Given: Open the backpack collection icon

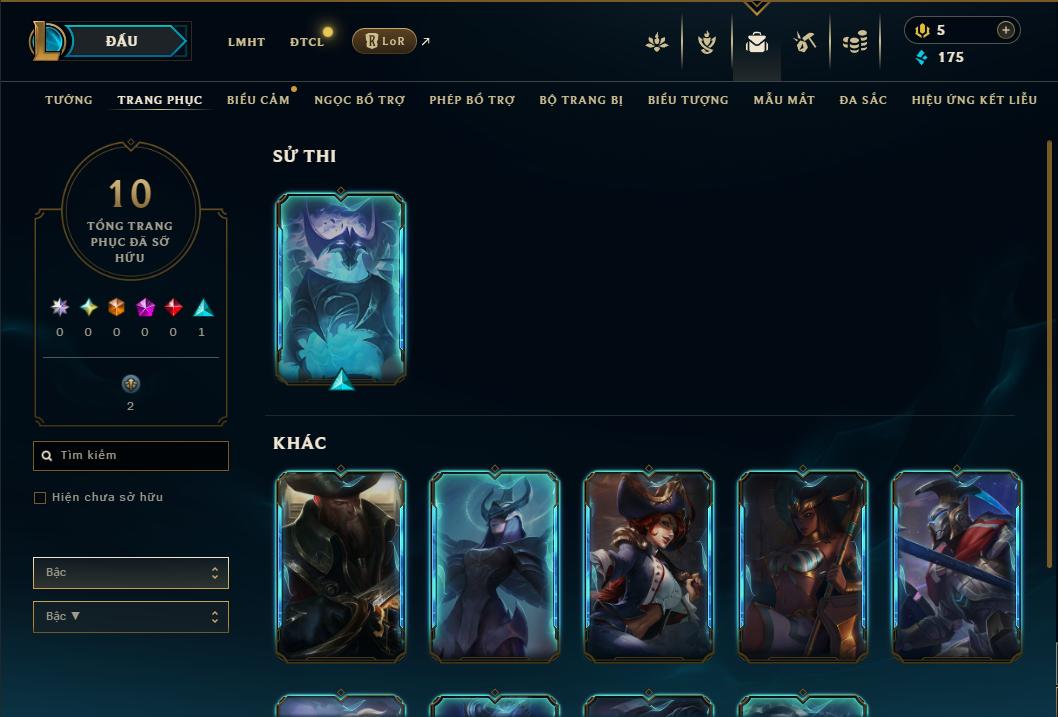Looking at the screenshot, I should tap(757, 42).
